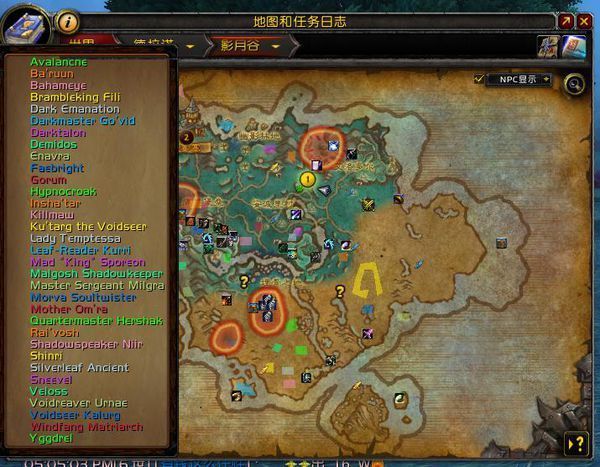Pick Brambleking Fili in the list

tap(74, 97)
